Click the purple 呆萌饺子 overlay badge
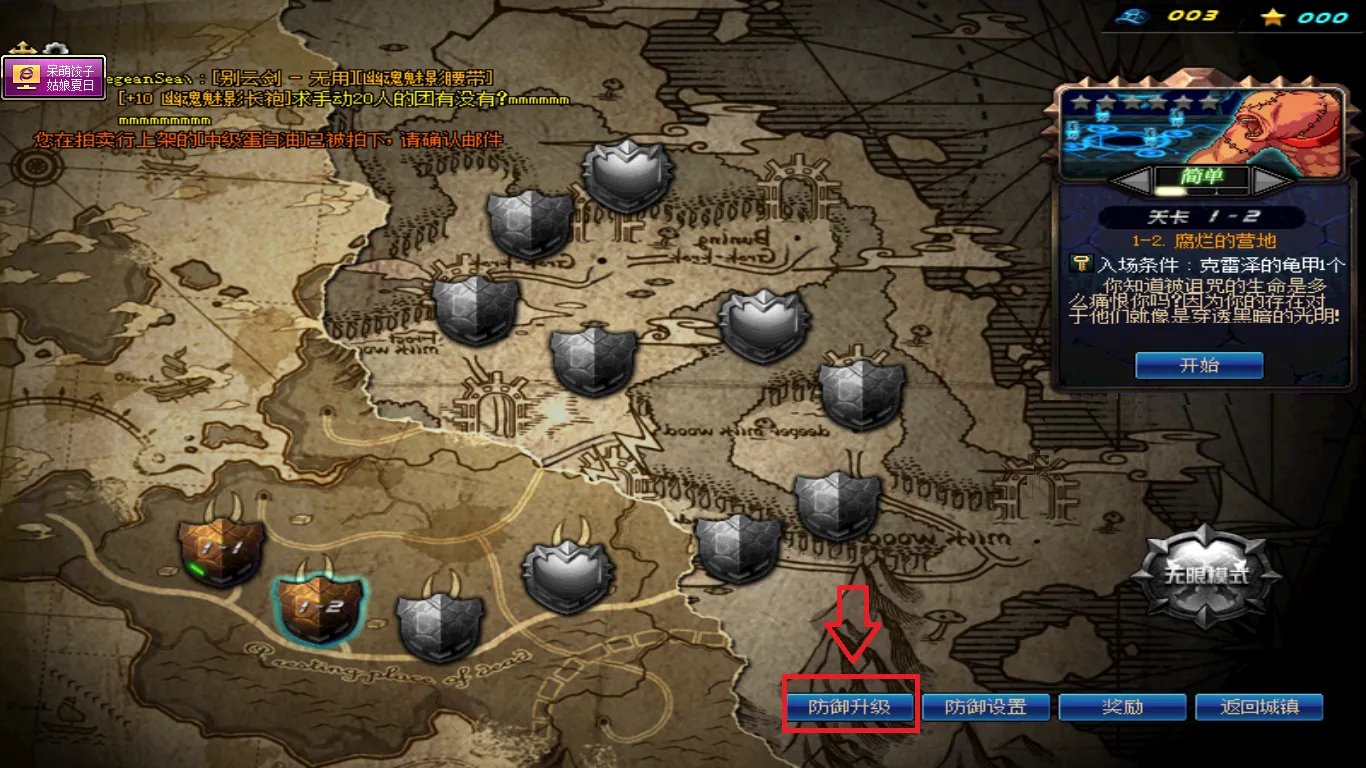The height and width of the screenshot is (768, 1366). point(54,78)
